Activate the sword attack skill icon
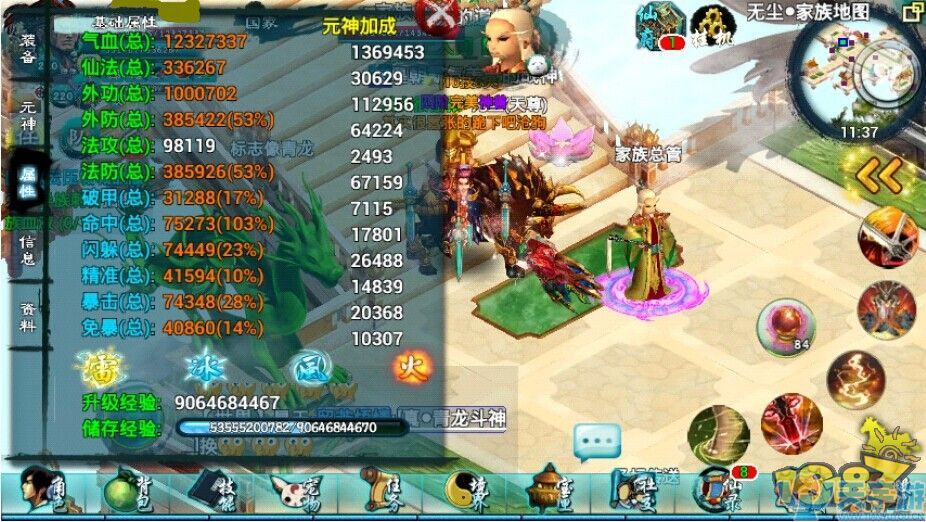 pos(888,238)
